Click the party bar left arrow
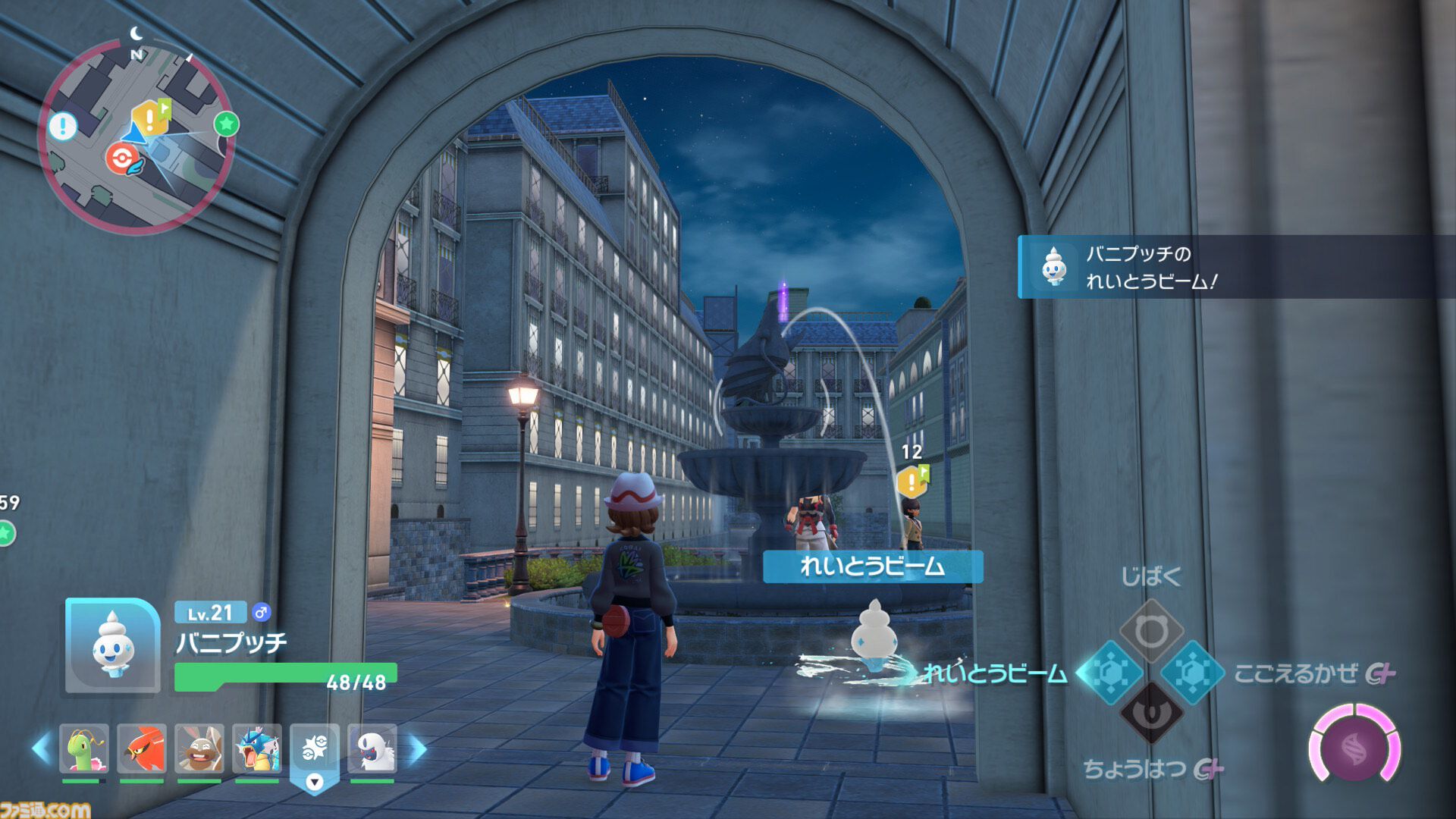This screenshot has width=1456, height=819. [x=41, y=749]
